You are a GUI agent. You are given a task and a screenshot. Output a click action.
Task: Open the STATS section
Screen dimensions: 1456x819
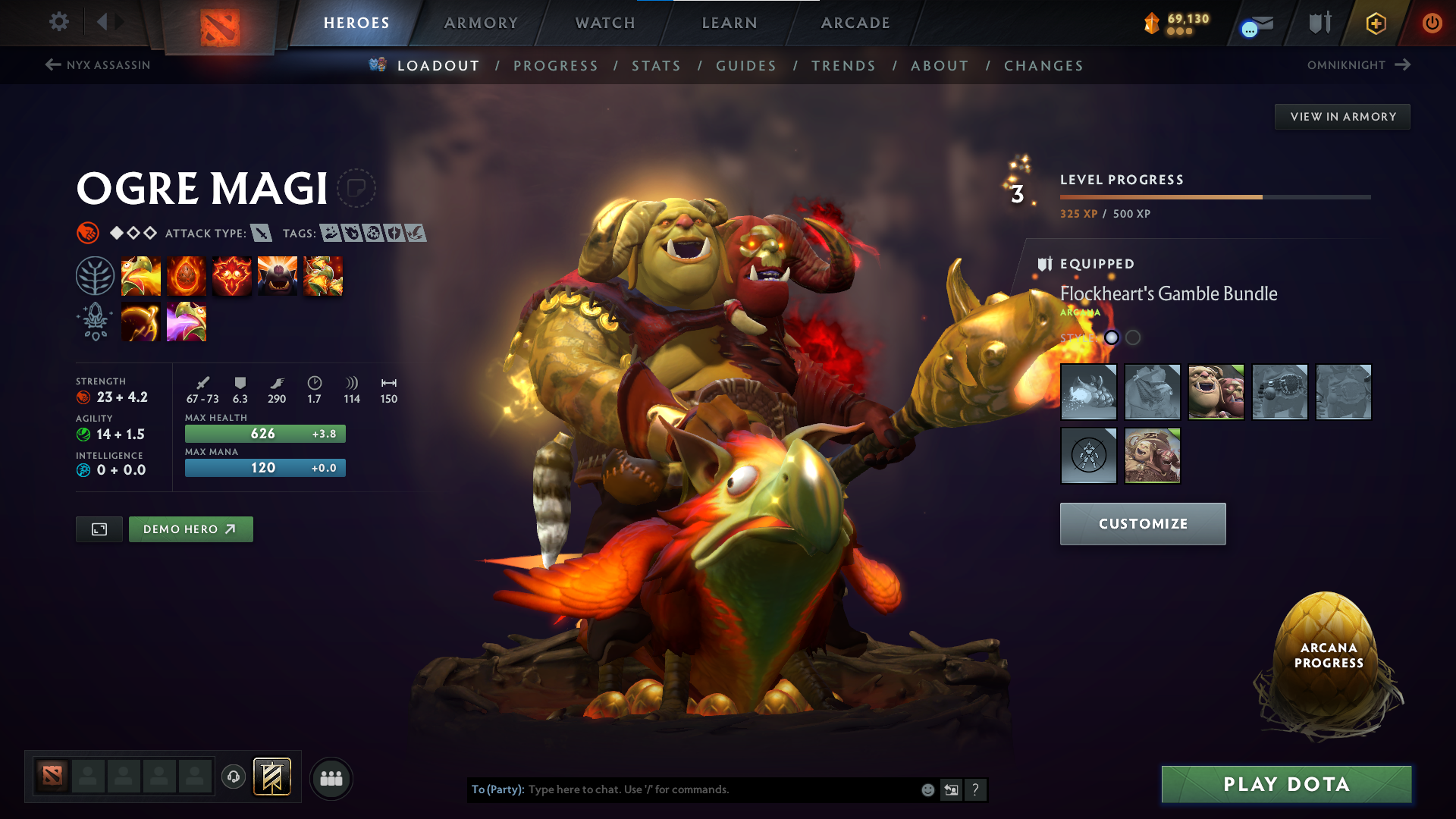click(656, 66)
